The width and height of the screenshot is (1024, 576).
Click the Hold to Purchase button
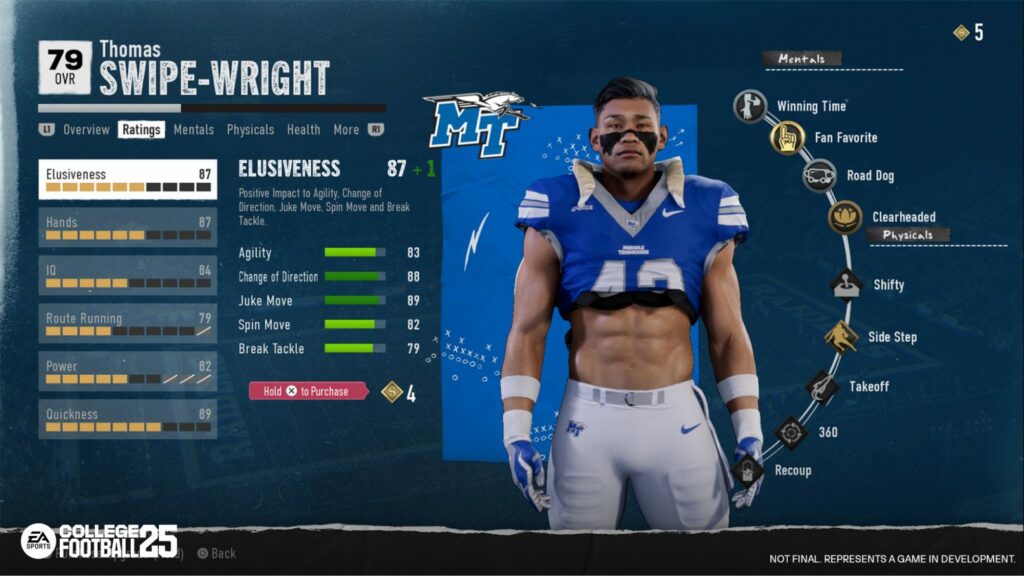(306, 392)
